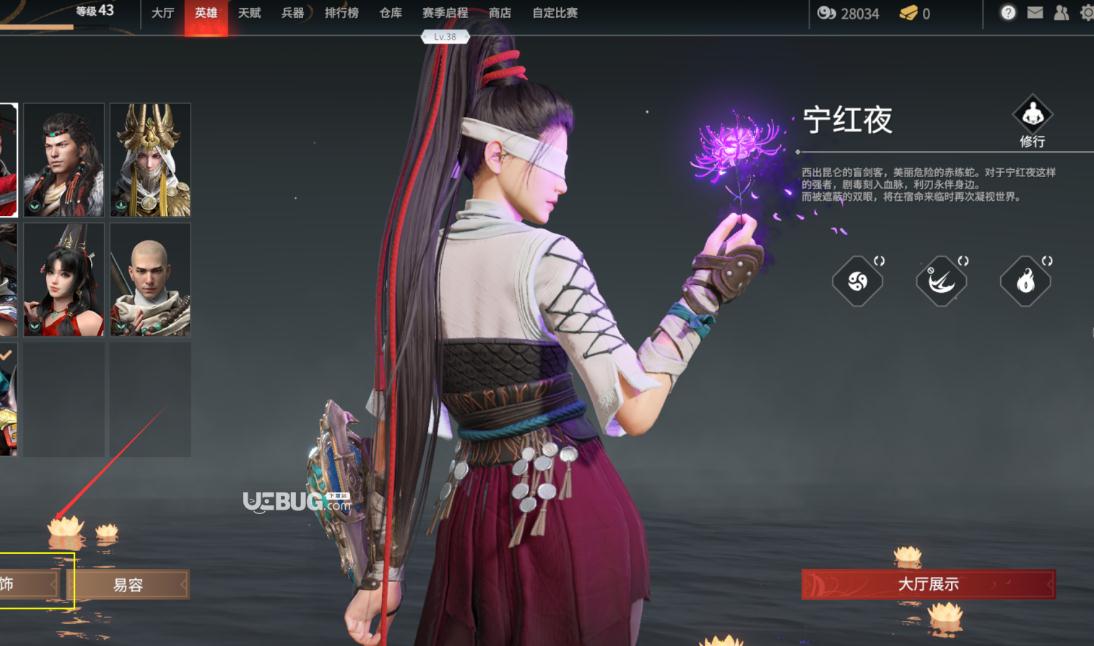The width and height of the screenshot is (1094, 646).
Task: View the flame skill icon
Action: (x=1025, y=281)
